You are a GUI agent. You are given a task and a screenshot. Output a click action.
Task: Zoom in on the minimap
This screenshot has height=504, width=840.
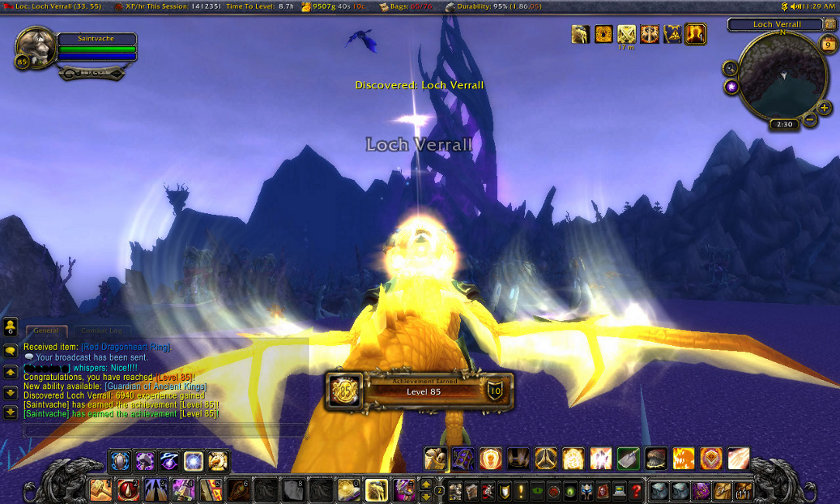coord(824,106)
